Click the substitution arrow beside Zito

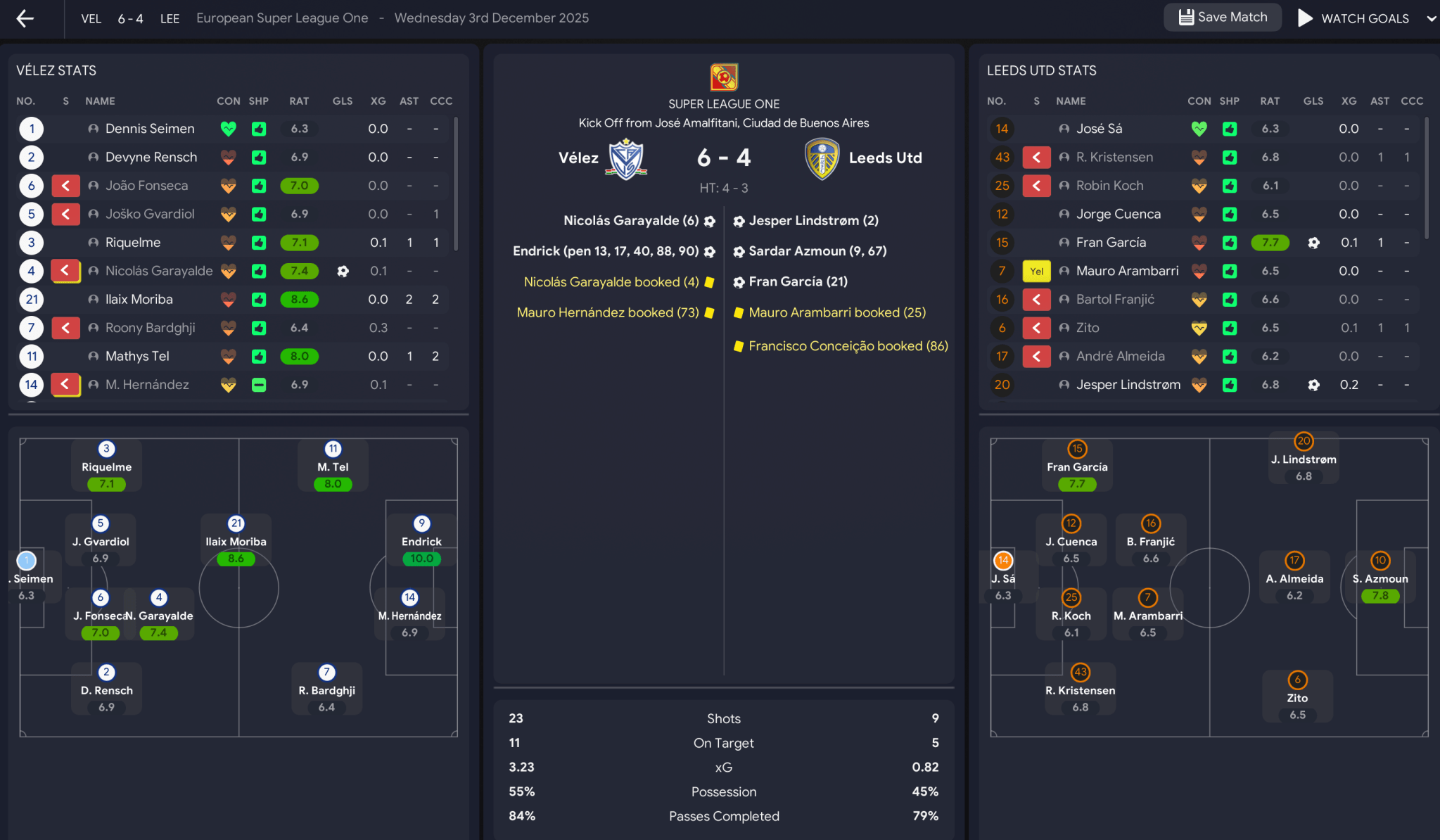1037,328
